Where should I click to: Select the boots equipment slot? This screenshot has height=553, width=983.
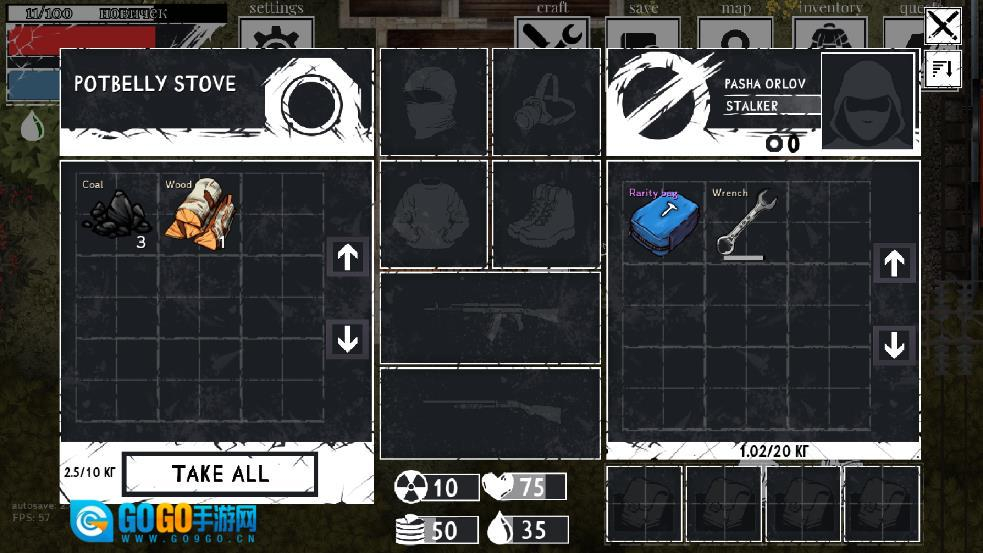[545, 214]
